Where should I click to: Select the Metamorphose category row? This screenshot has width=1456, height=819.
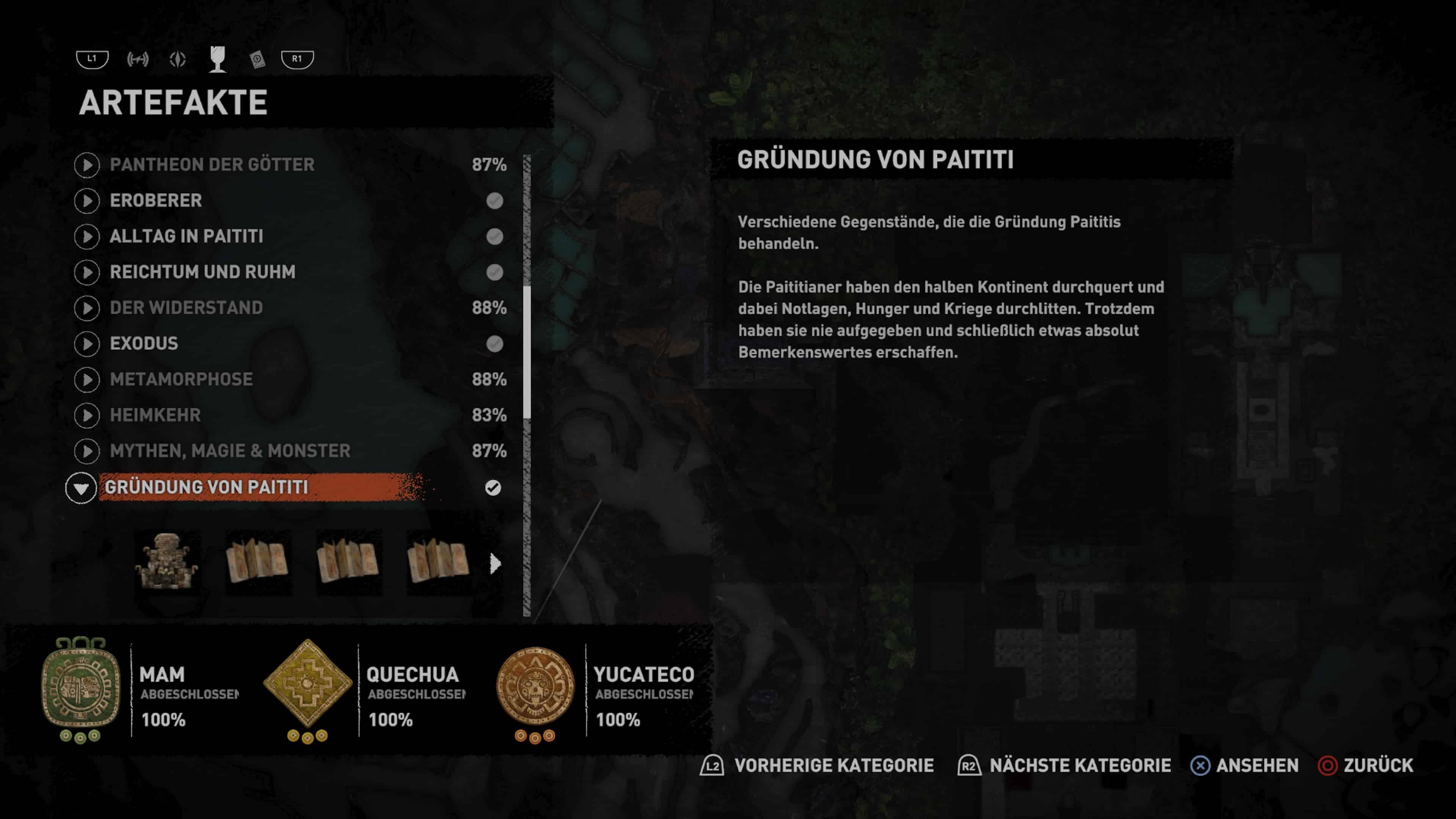tap(181, 379)
